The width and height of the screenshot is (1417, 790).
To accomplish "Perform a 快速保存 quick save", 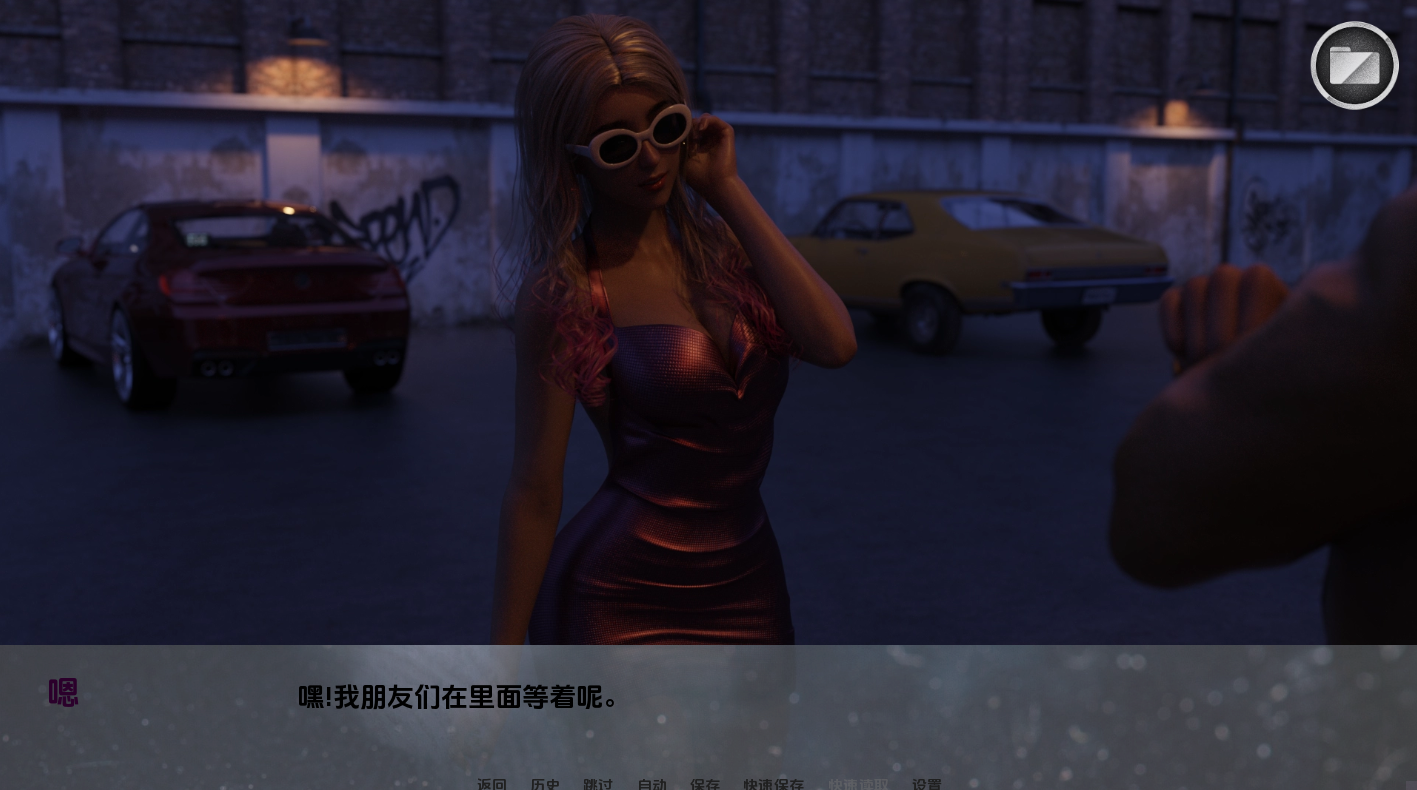I will tap(773, 785).
